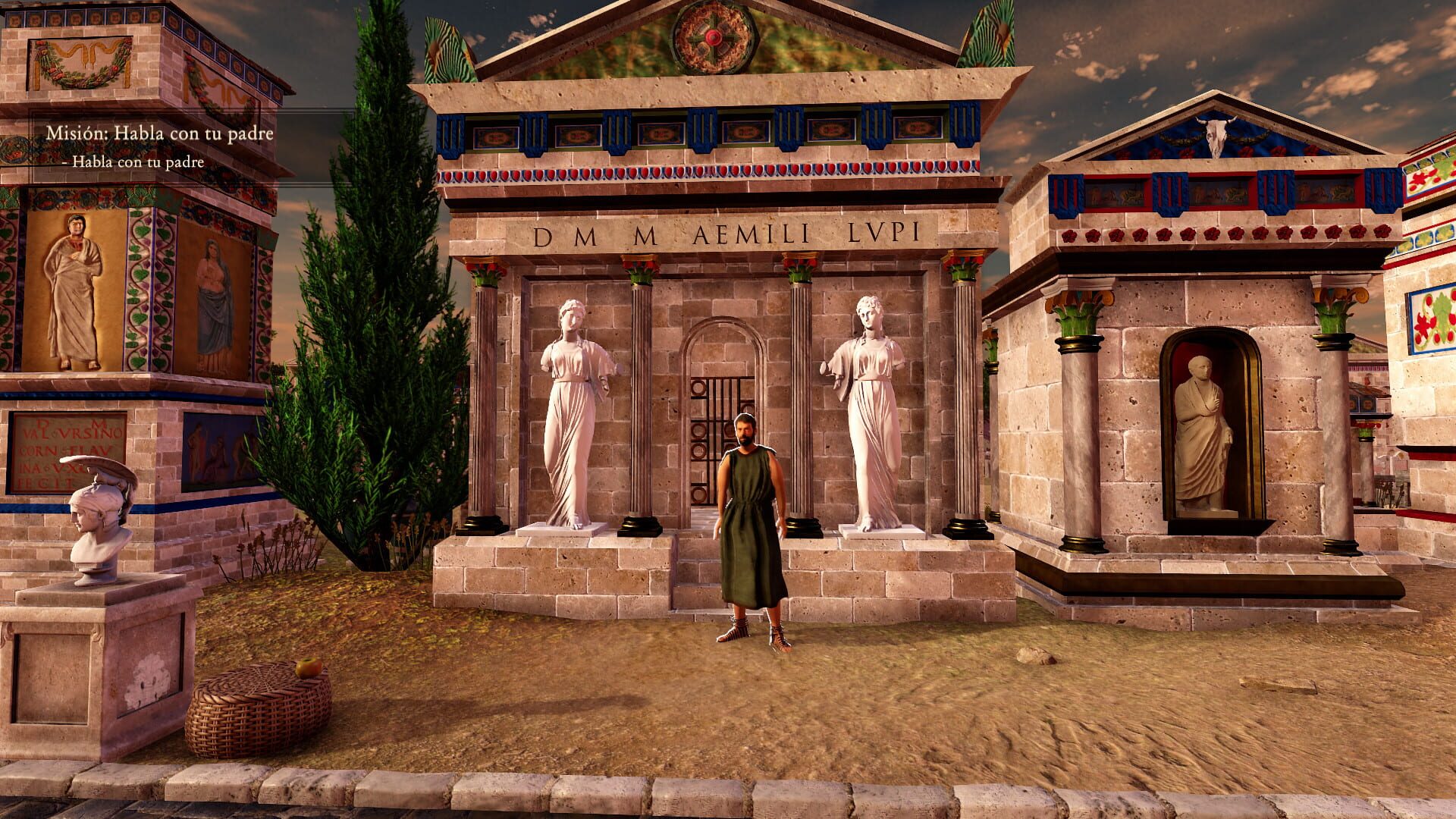Click the bull skull pediment on the right tomb
The image size is (1456, 819).
(1216, 135)
